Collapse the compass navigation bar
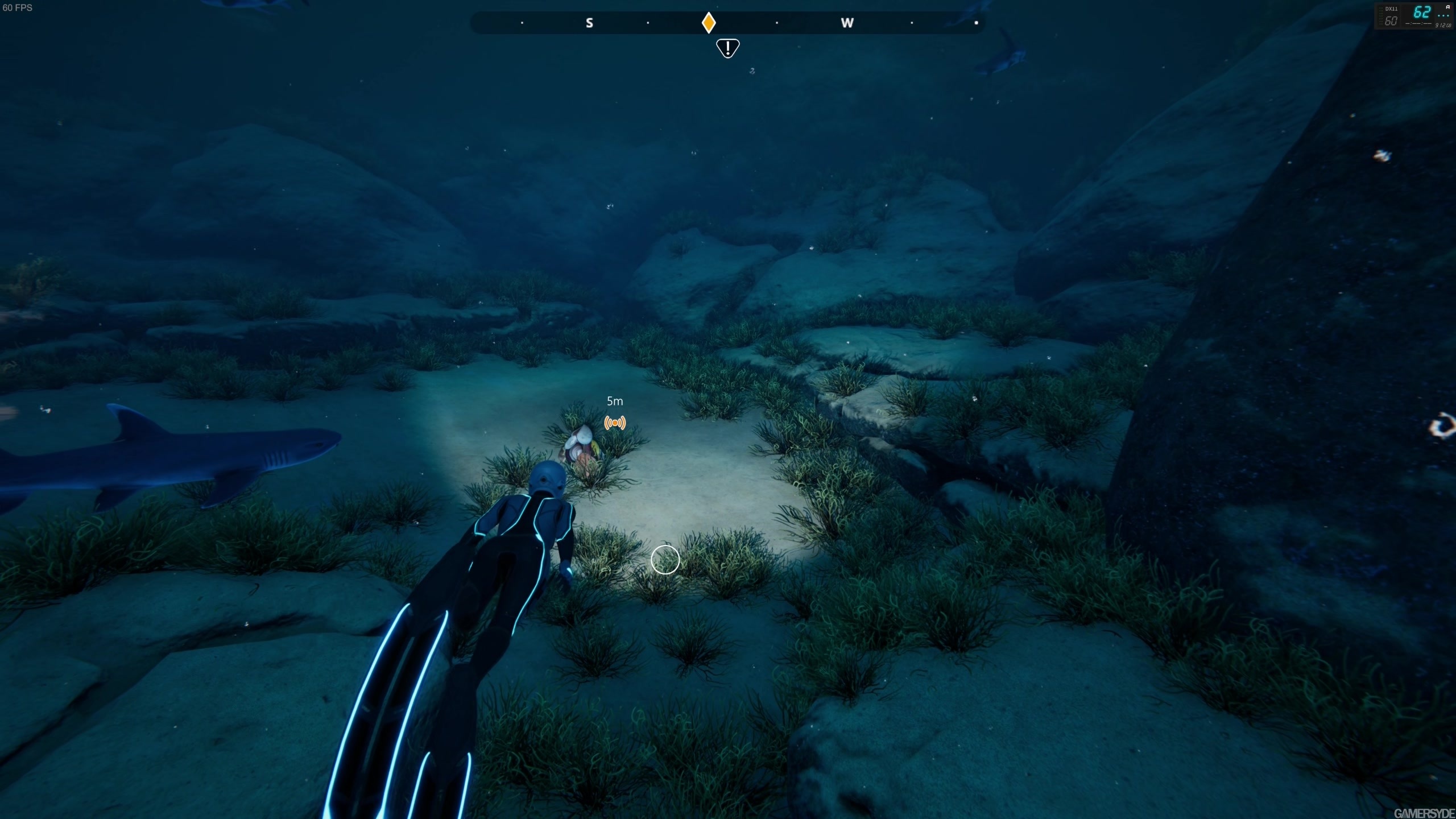The image size is (1456, 819). pos(728,23)
